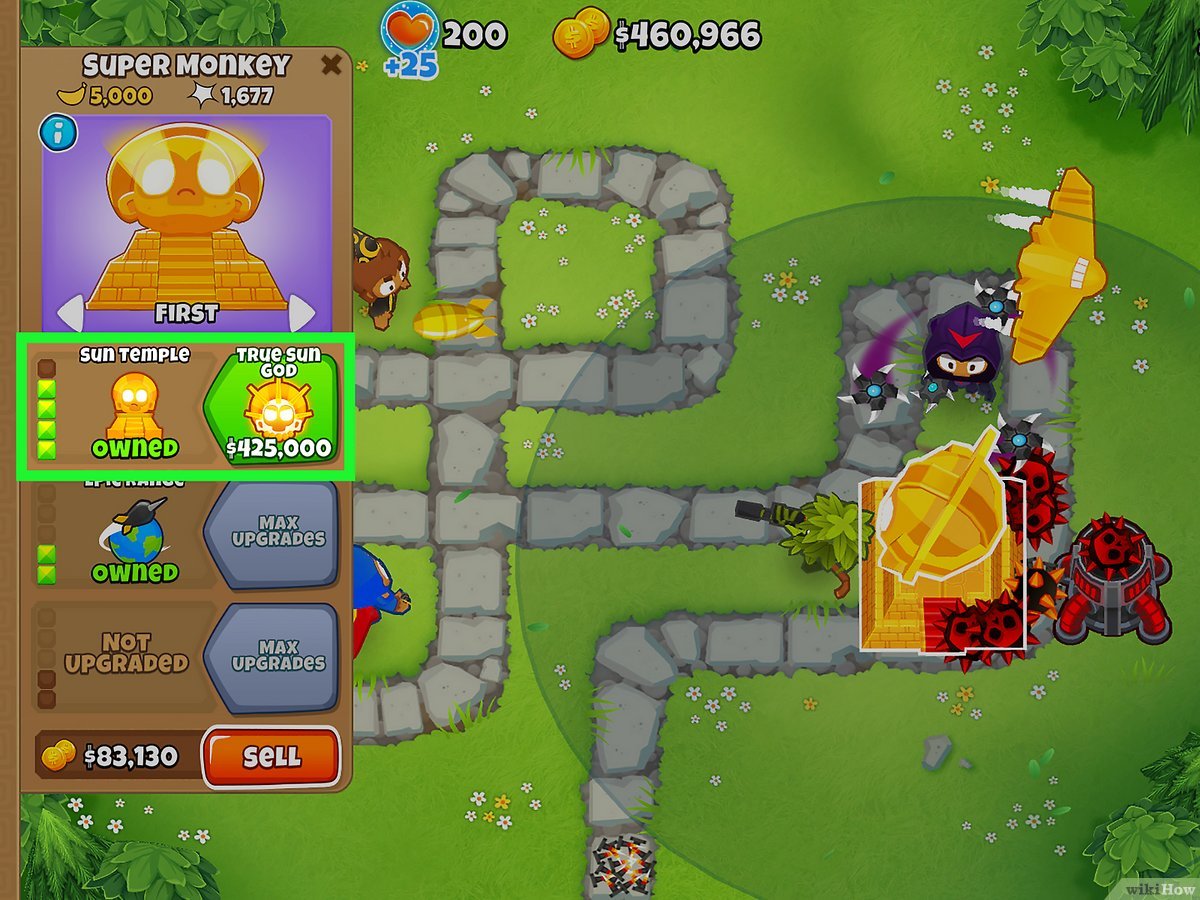Switch targeting with the right arrow
The image size is (1200, 900).
click(x=302, y=313)
